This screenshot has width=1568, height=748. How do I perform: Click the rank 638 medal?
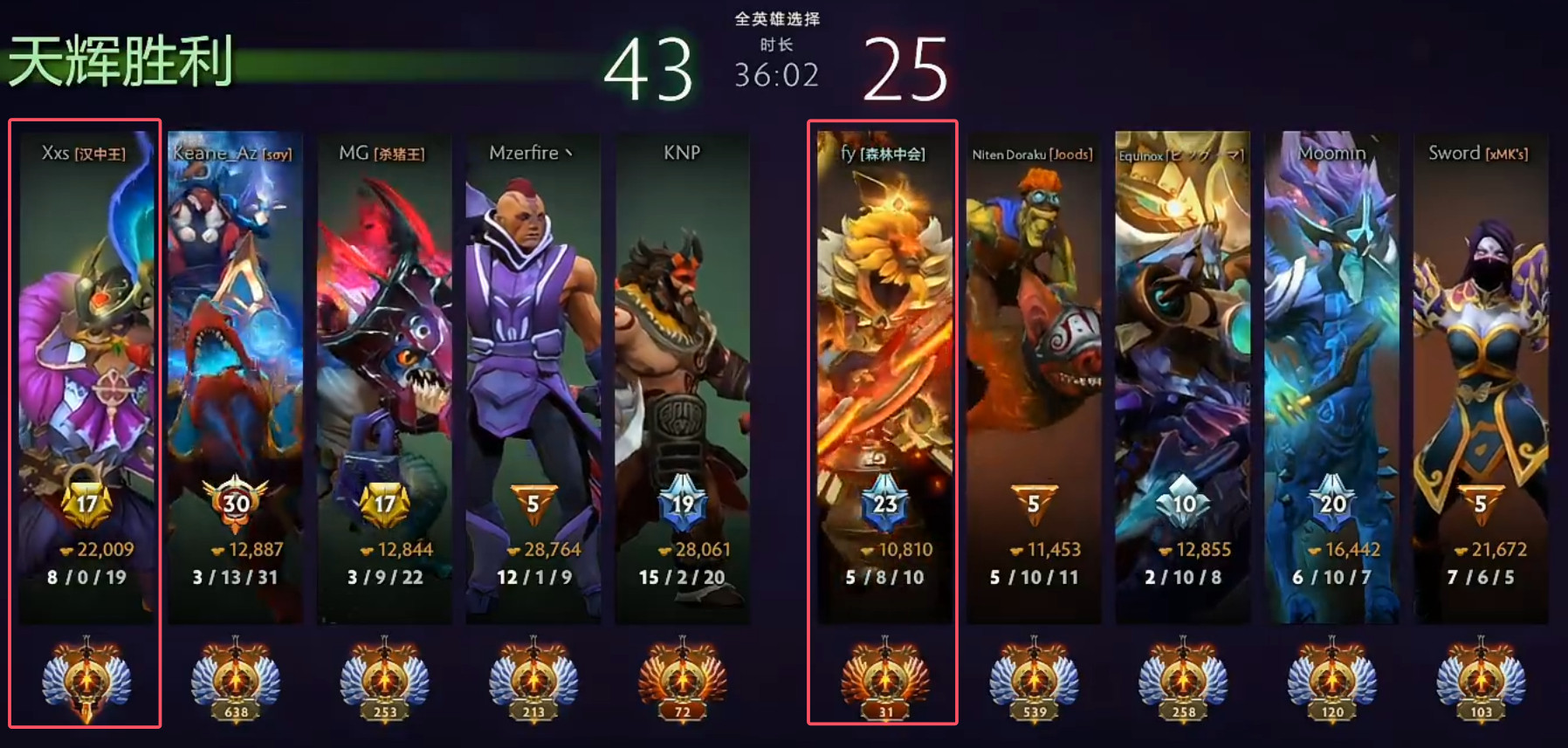coord(236,681)
